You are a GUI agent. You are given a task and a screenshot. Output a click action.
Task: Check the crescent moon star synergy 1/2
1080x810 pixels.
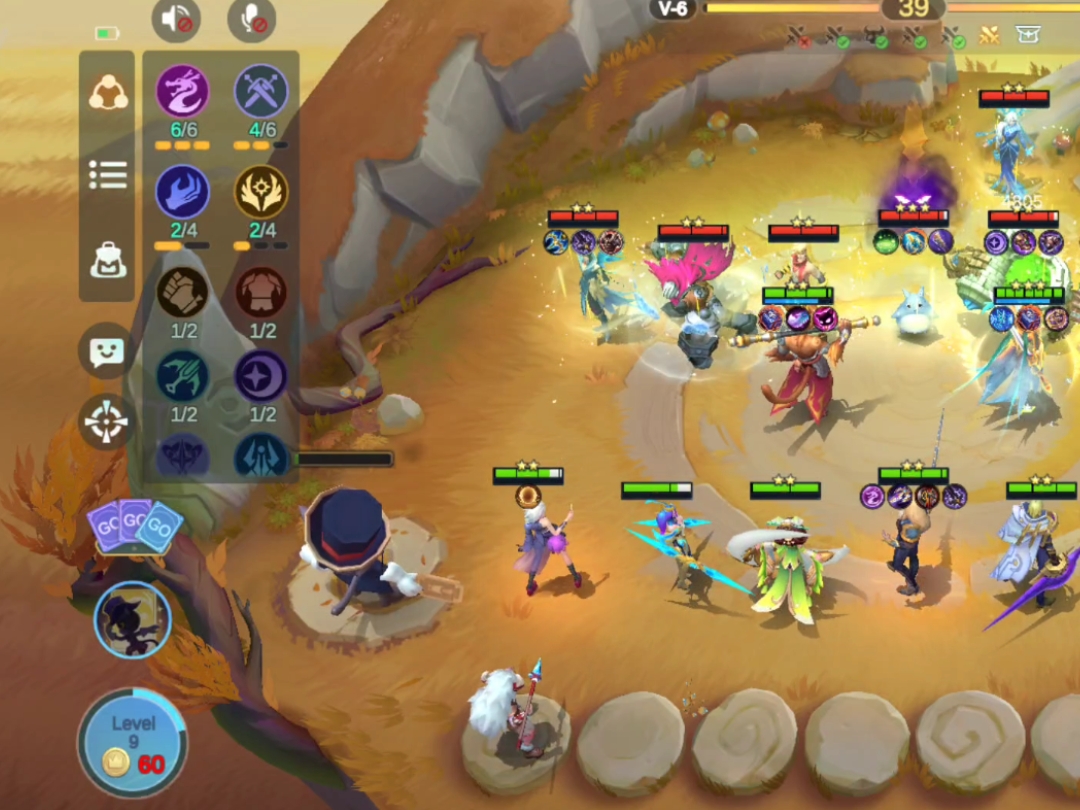click(x=261, y=377)
